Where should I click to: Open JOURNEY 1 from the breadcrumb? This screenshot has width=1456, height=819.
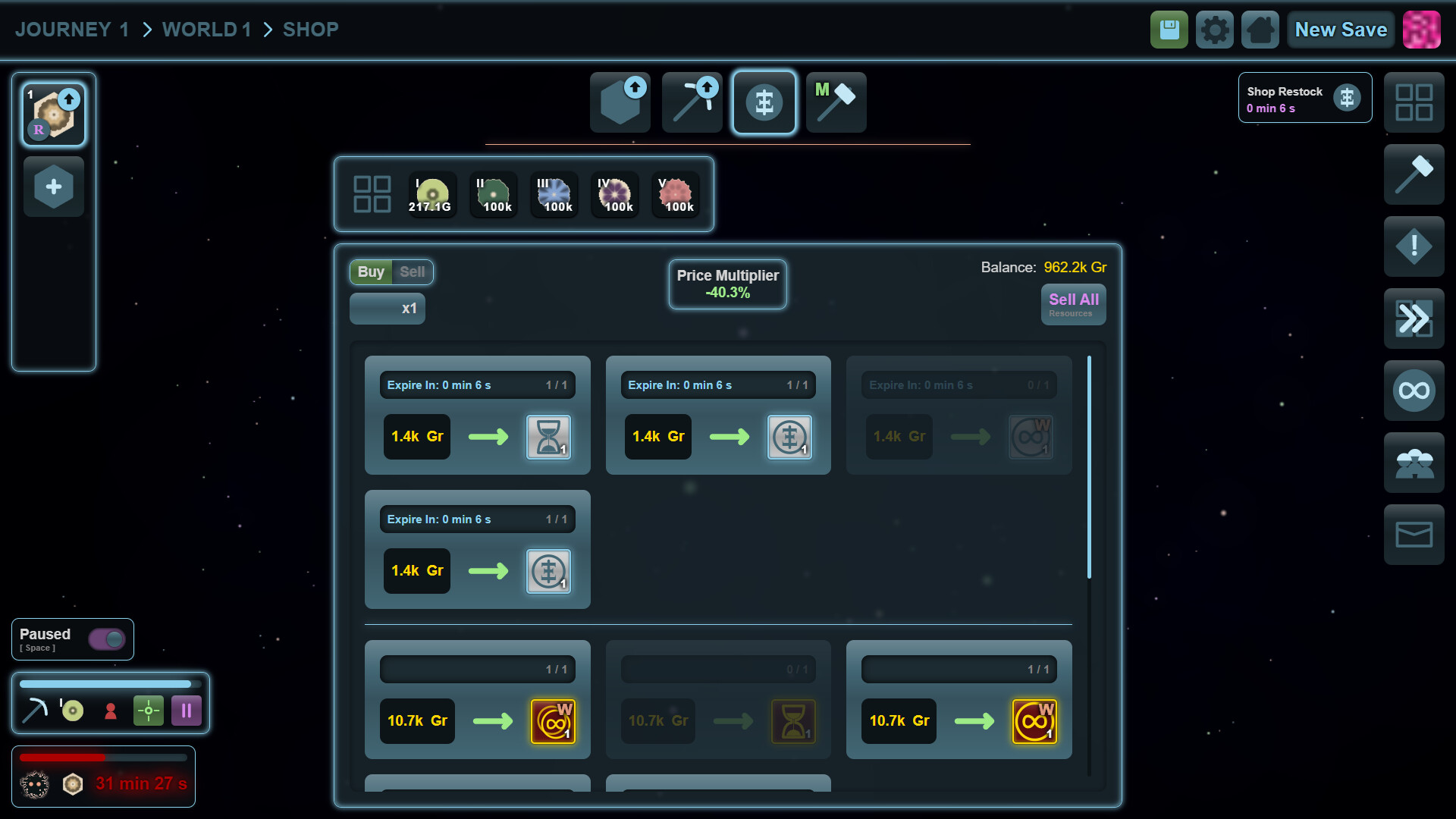click(x=72, y=29)
